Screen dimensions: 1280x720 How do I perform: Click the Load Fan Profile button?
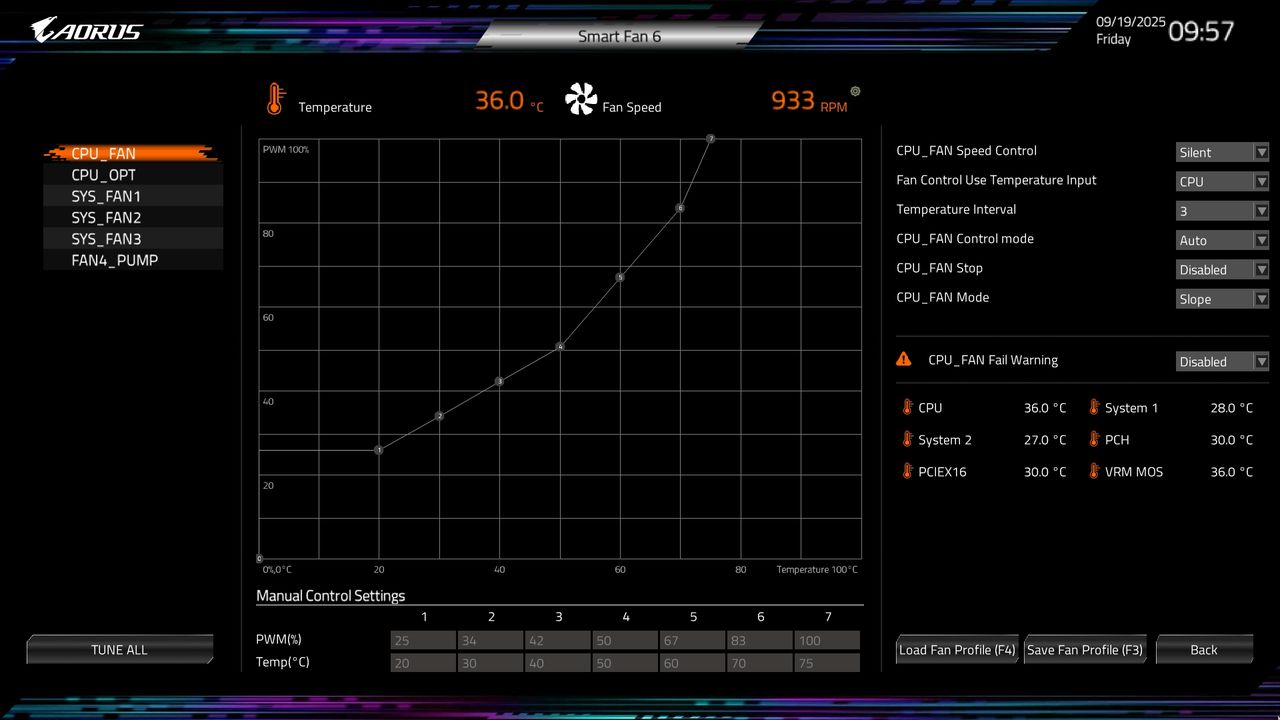coord(956,649)
